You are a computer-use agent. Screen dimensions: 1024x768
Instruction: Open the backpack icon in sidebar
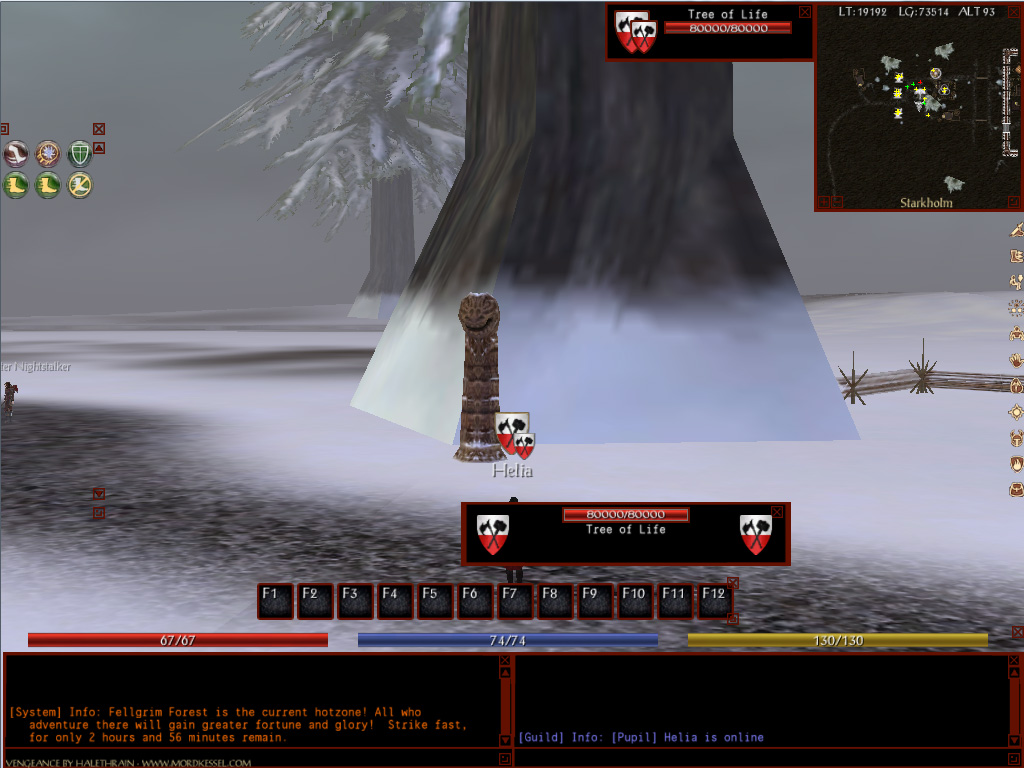click(1016, 490)
